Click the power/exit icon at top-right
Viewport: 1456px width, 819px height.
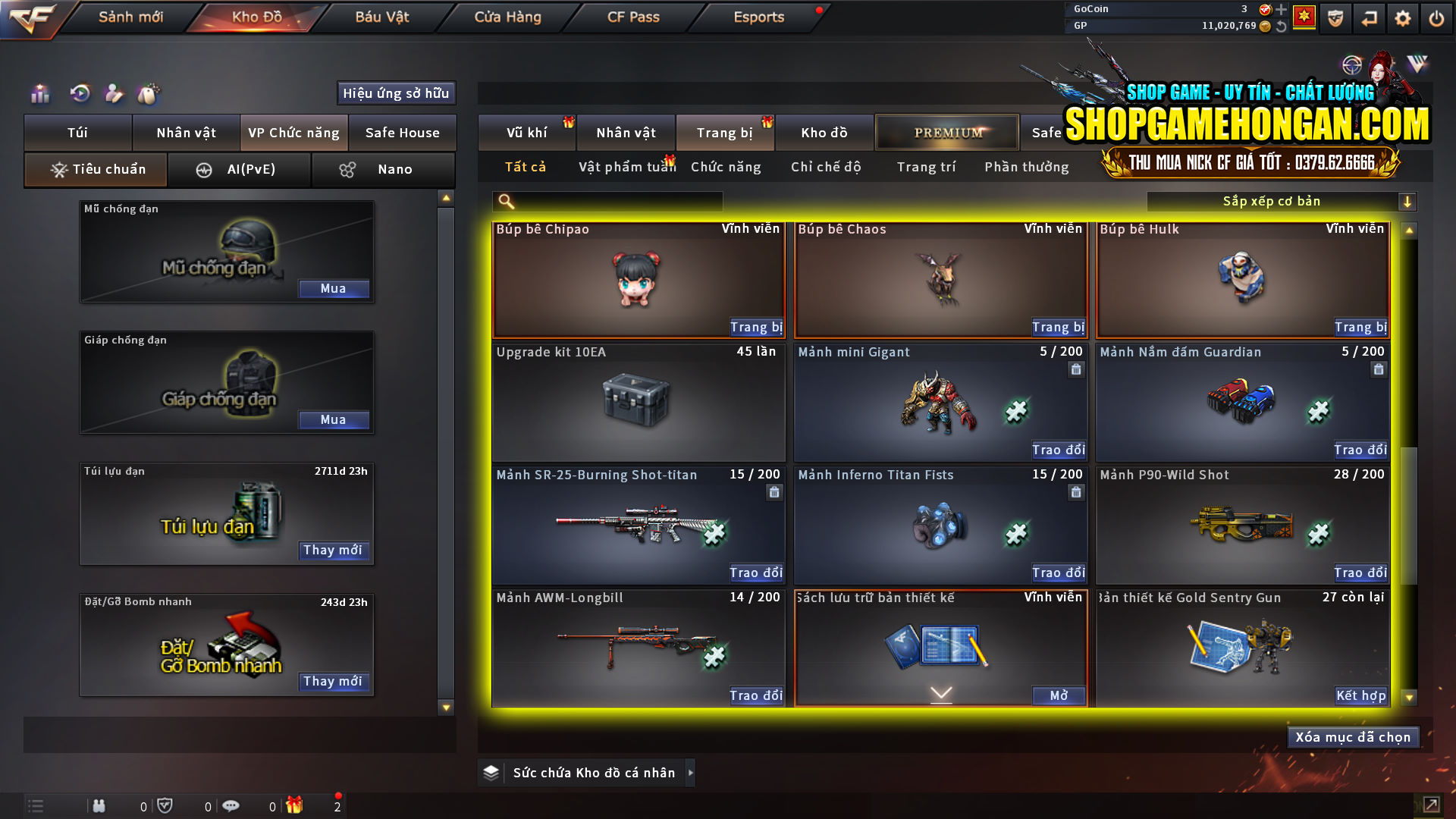(x=1436, y=17)
